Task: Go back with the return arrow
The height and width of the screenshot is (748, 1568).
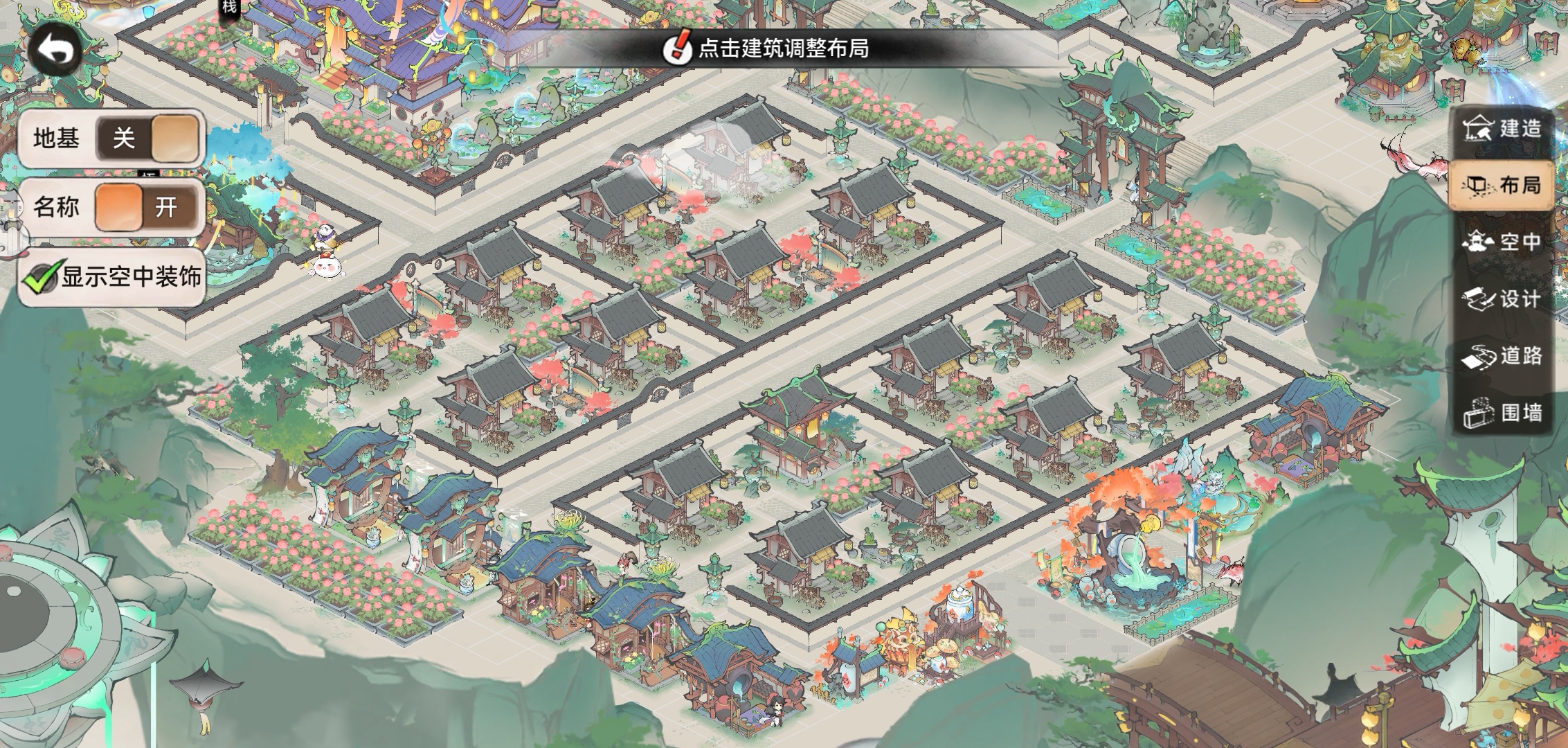Action: click(x=55, y=51)
